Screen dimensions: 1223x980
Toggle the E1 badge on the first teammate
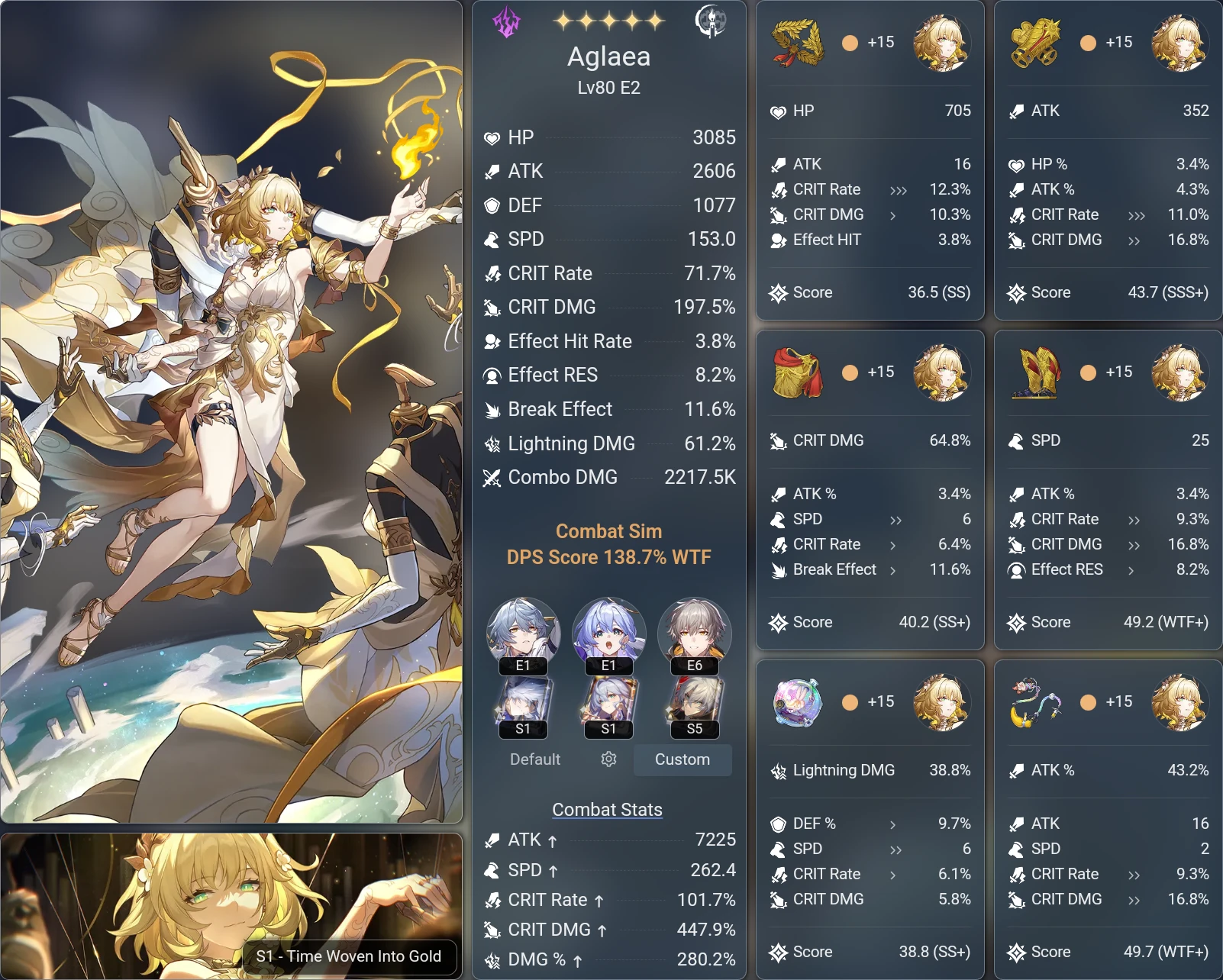(523, 666)
